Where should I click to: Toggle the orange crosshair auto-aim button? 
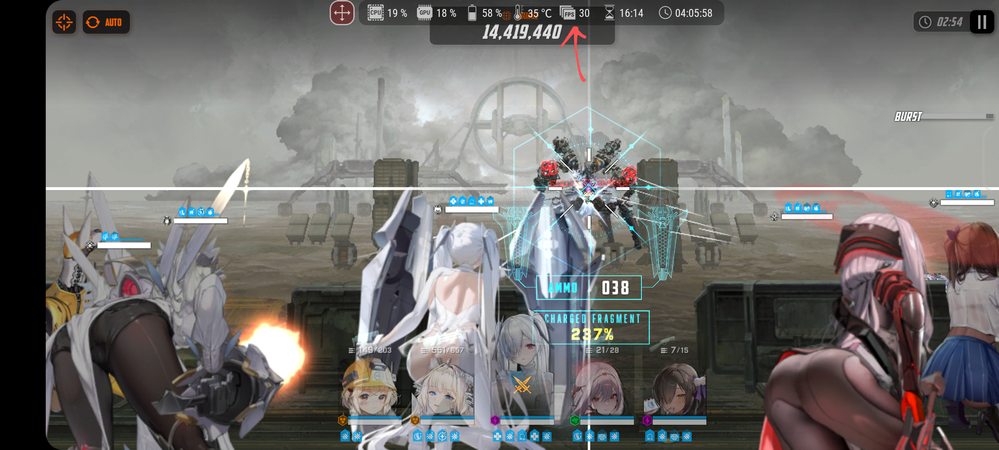pos(64,22)
